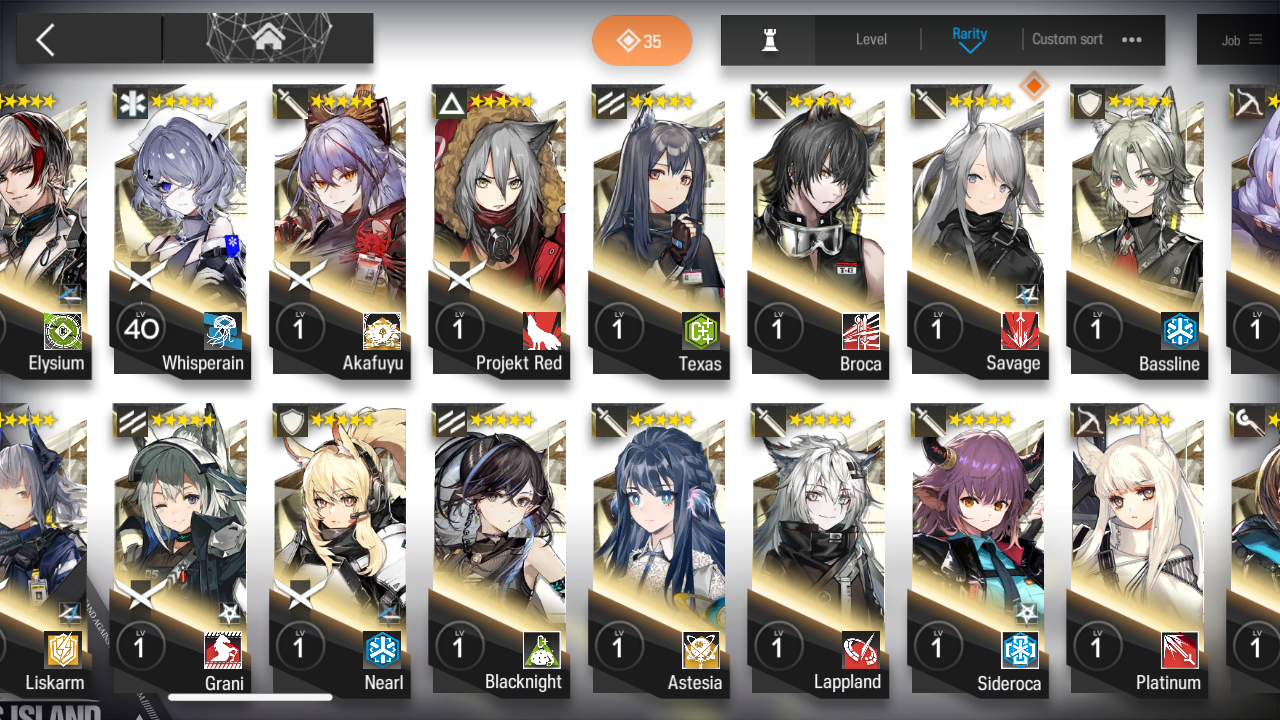Click the guard sword icon on Akafuyu's card
1280x720 pixels.
click(290, 102)
